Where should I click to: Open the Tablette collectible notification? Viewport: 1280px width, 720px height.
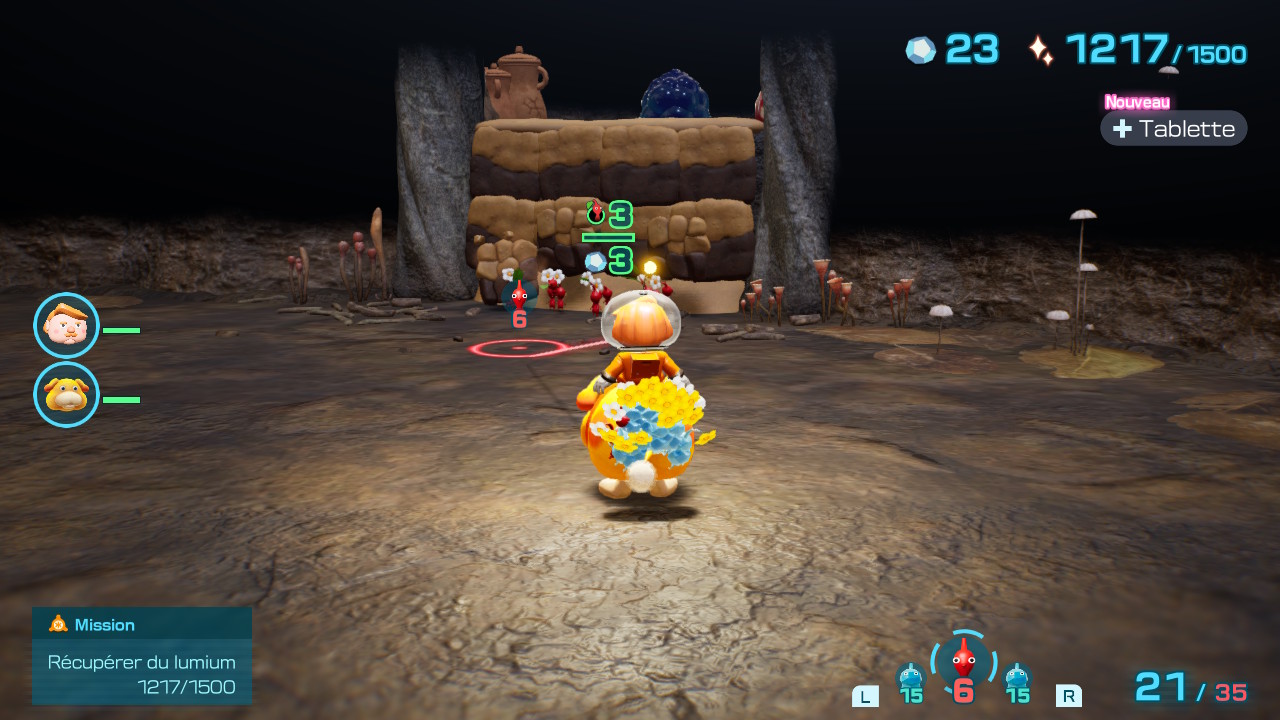pos(1173,128)
